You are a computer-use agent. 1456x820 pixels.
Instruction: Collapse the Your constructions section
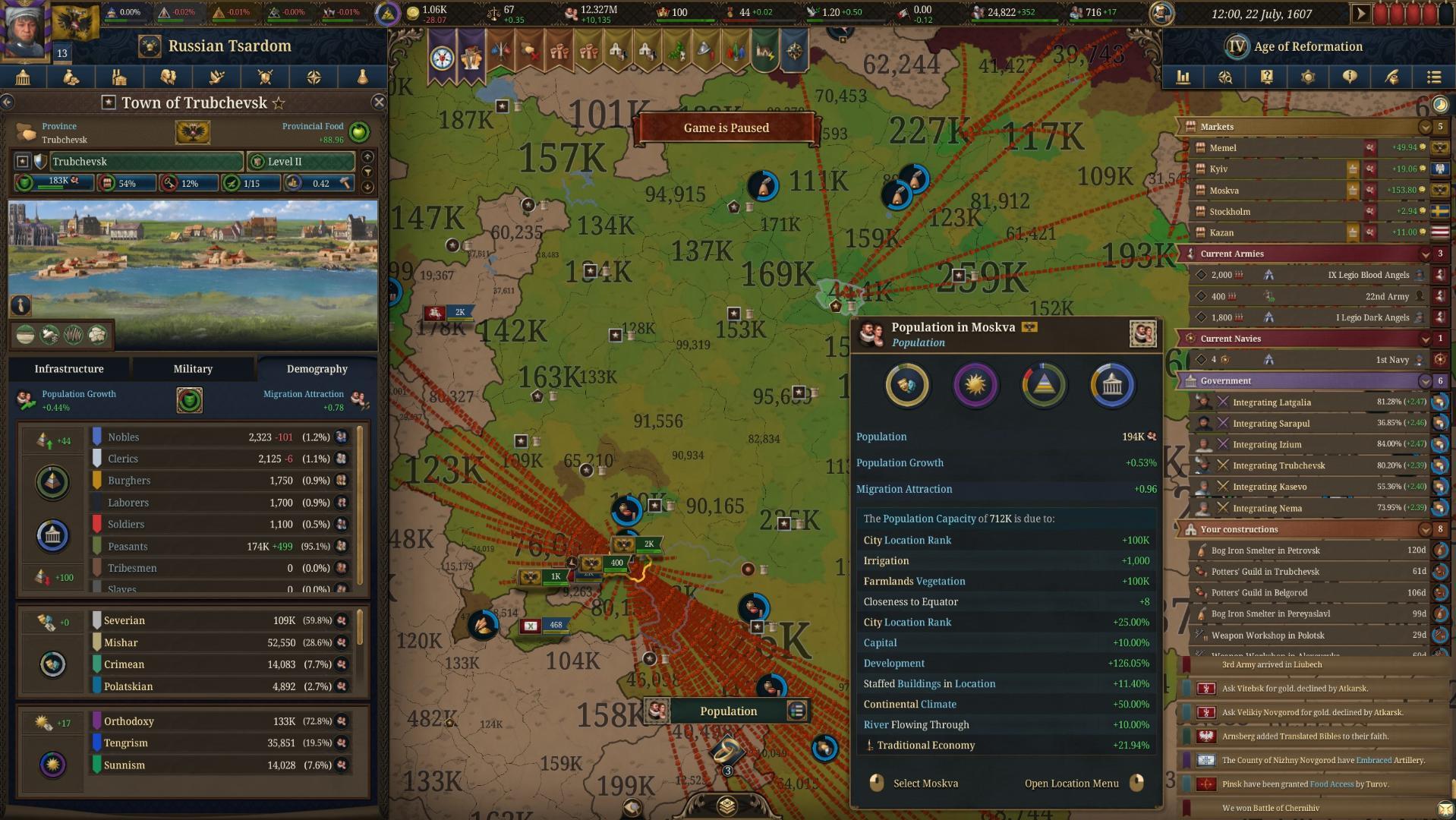coord(1425,529)
